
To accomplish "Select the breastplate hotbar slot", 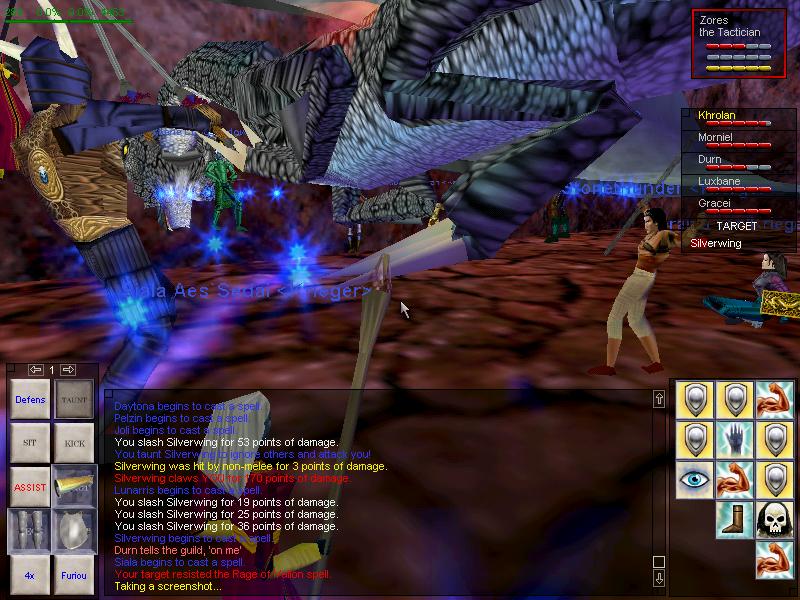I will pyautogui.click(x=74, y=530).
